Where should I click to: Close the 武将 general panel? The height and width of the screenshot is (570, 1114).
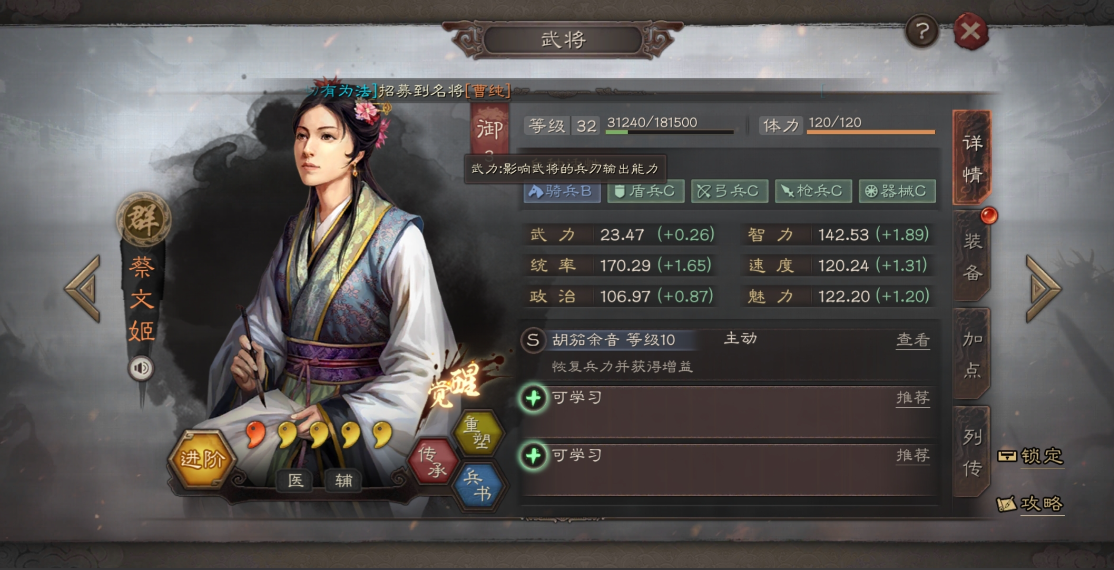pyautogui.click(x=969, y=32)
